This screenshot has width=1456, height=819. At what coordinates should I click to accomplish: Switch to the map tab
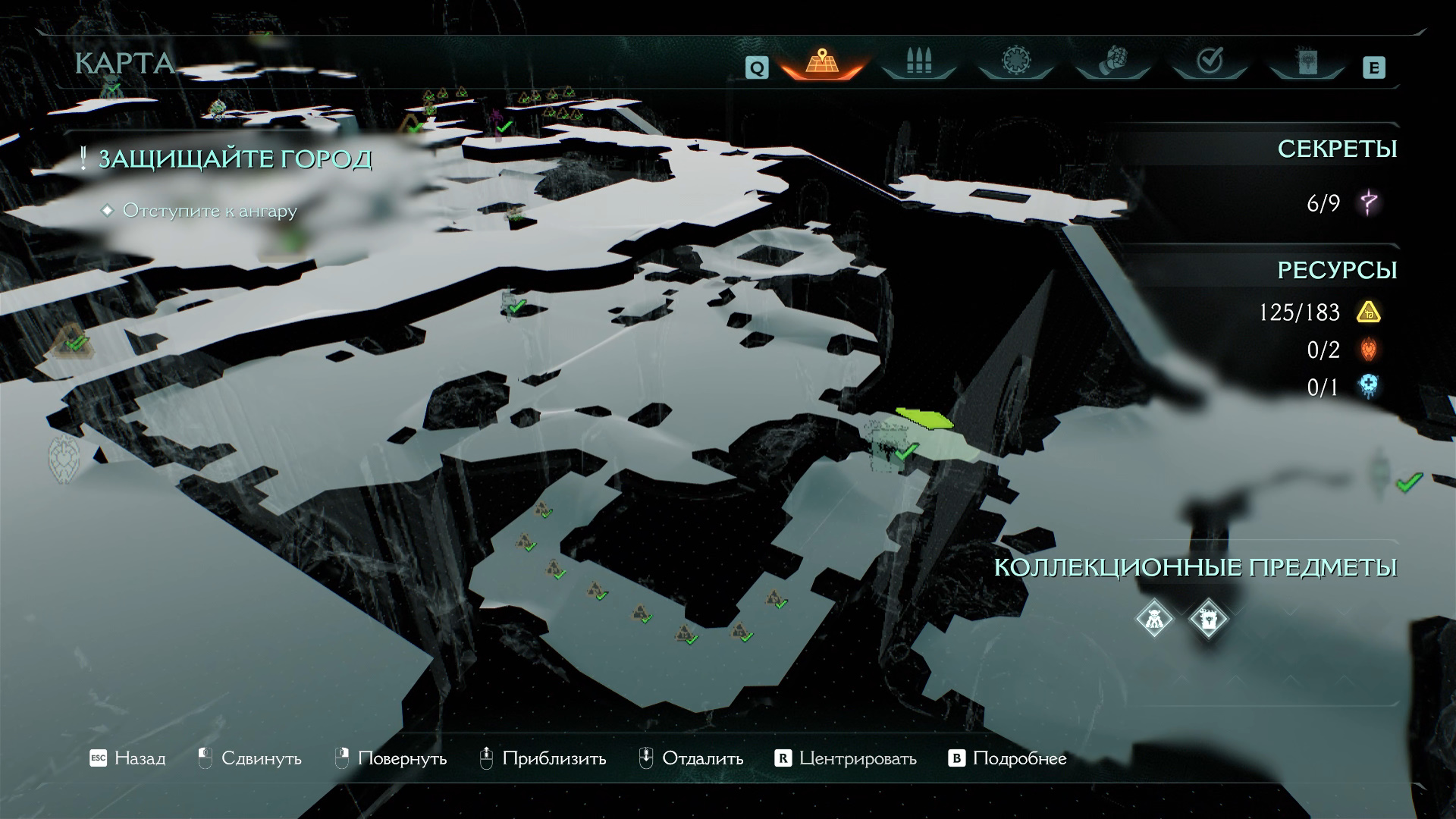point(821,62)
